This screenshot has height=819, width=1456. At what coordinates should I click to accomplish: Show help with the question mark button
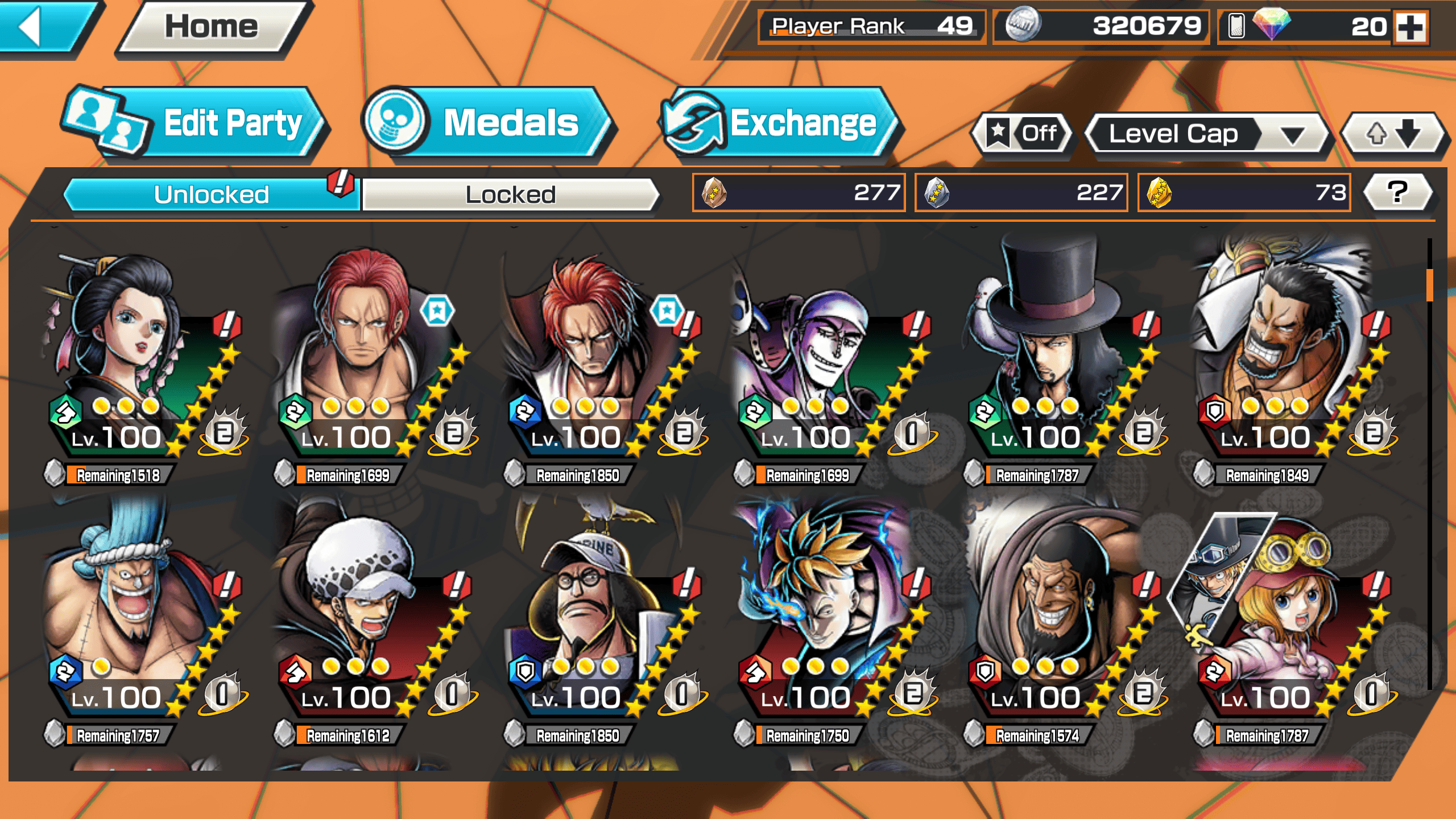tap(1397, 192)
